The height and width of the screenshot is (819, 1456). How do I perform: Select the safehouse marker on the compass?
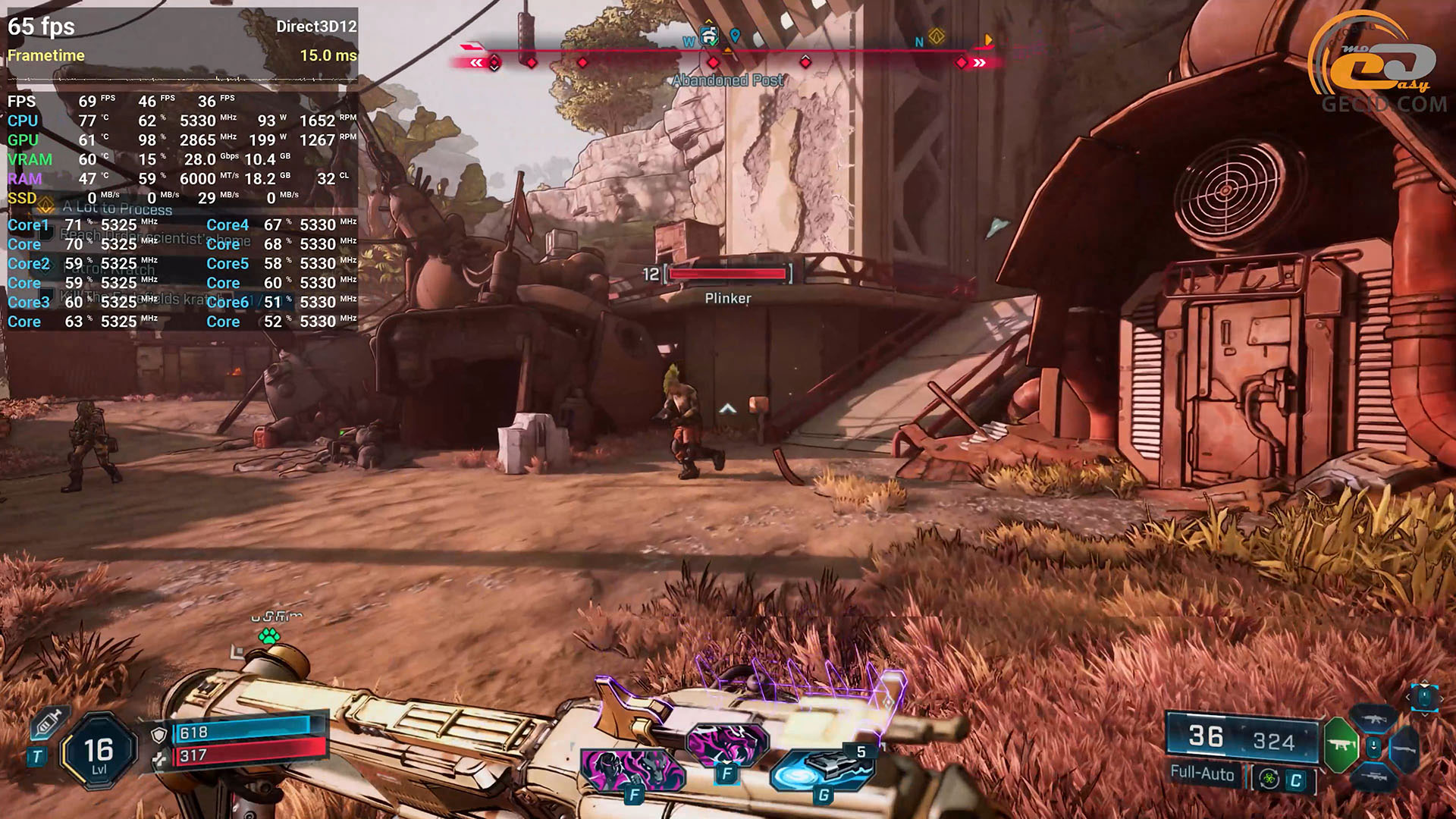click(x=709, y=35)
